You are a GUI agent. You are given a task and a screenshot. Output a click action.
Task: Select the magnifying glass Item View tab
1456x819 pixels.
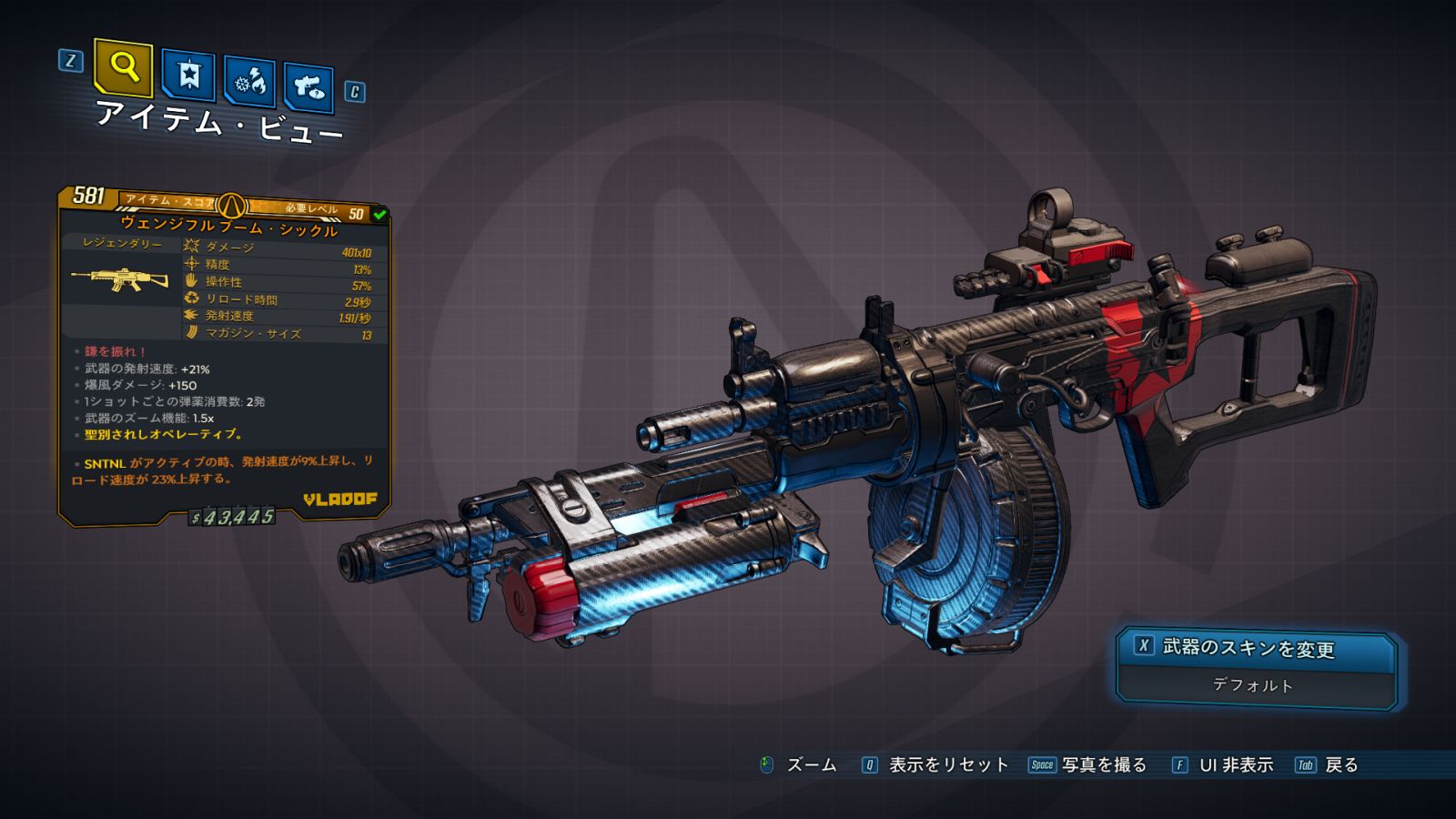coord(123,67)
